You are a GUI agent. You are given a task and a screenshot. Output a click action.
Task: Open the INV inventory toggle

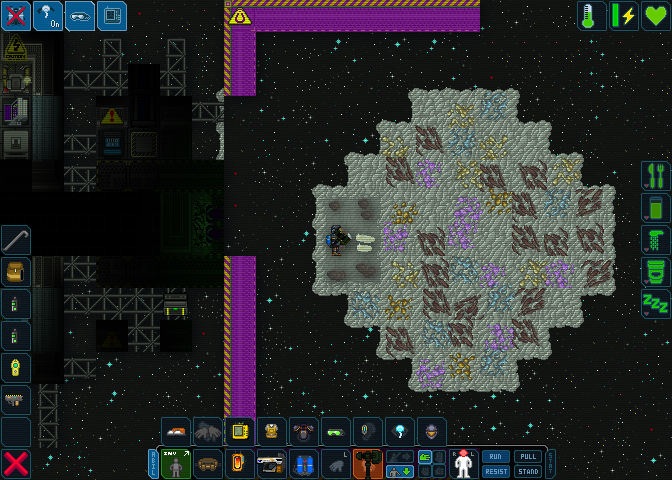[x=176, y=464]
